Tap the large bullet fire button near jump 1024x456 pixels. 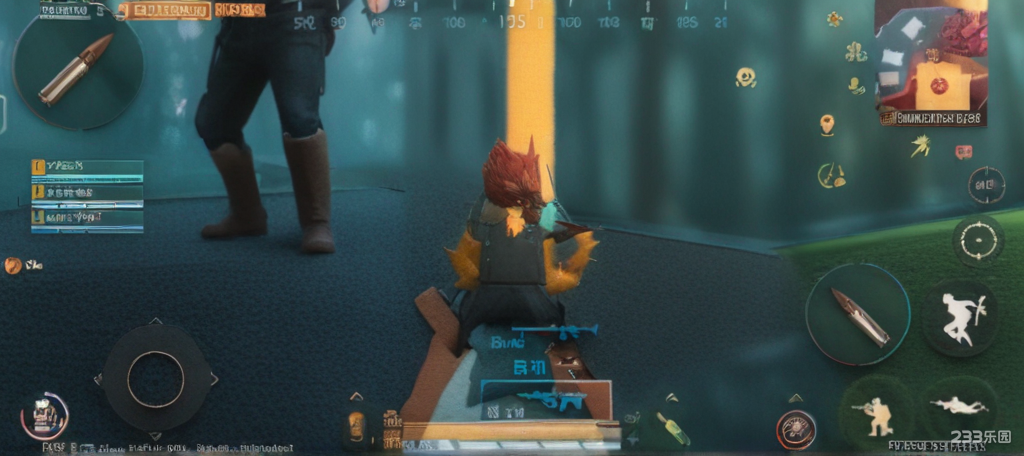coord(857,314)
